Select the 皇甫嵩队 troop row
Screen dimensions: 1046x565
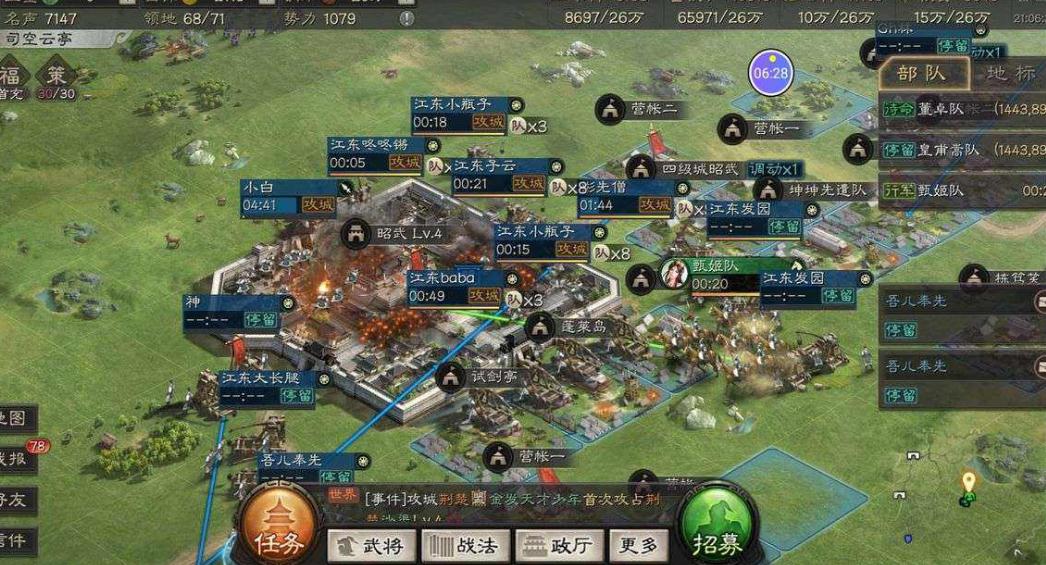(x=962, y=150)
